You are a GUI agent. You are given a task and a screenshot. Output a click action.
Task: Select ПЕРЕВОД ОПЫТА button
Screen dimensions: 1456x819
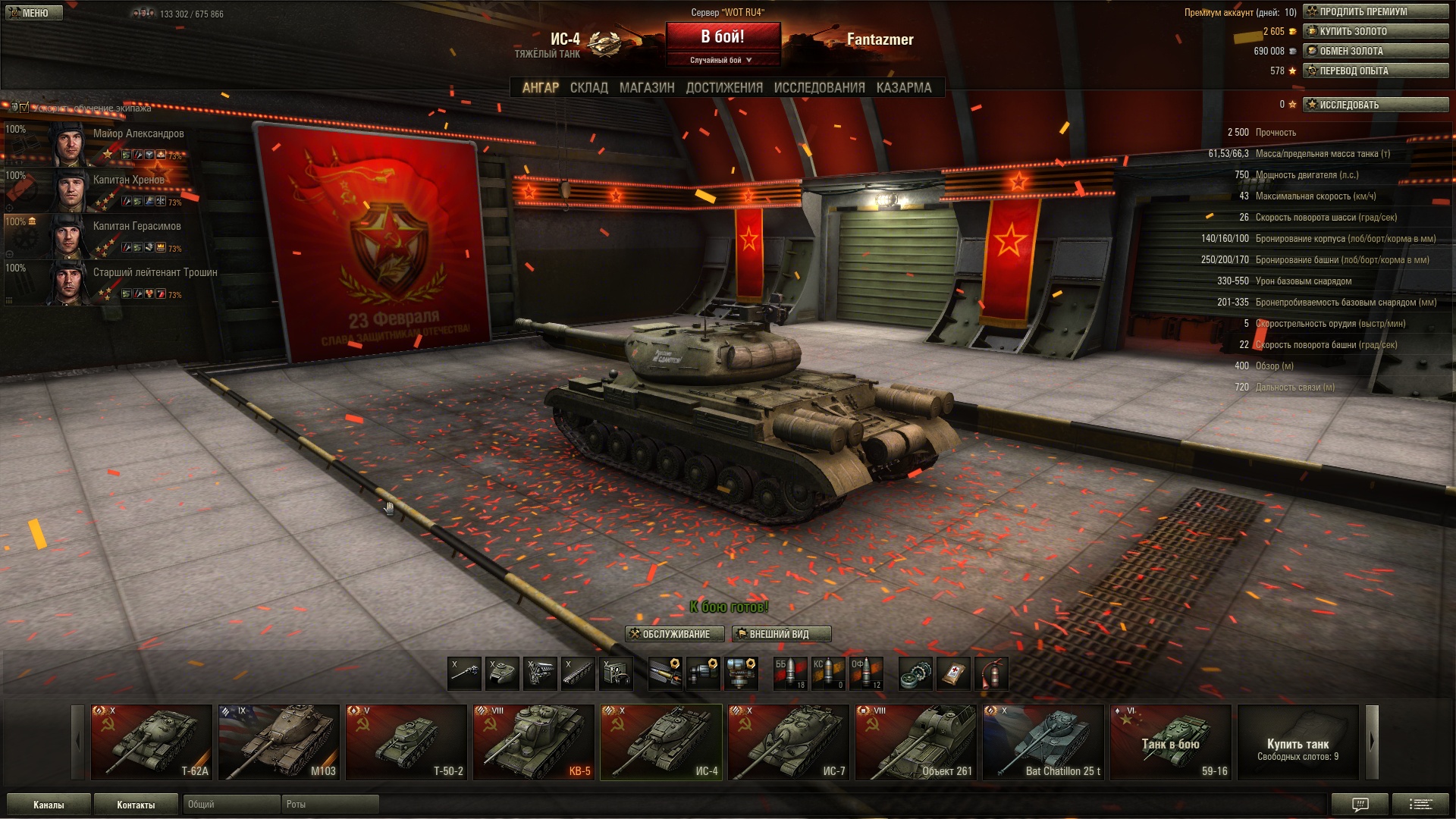[1375, 71]
